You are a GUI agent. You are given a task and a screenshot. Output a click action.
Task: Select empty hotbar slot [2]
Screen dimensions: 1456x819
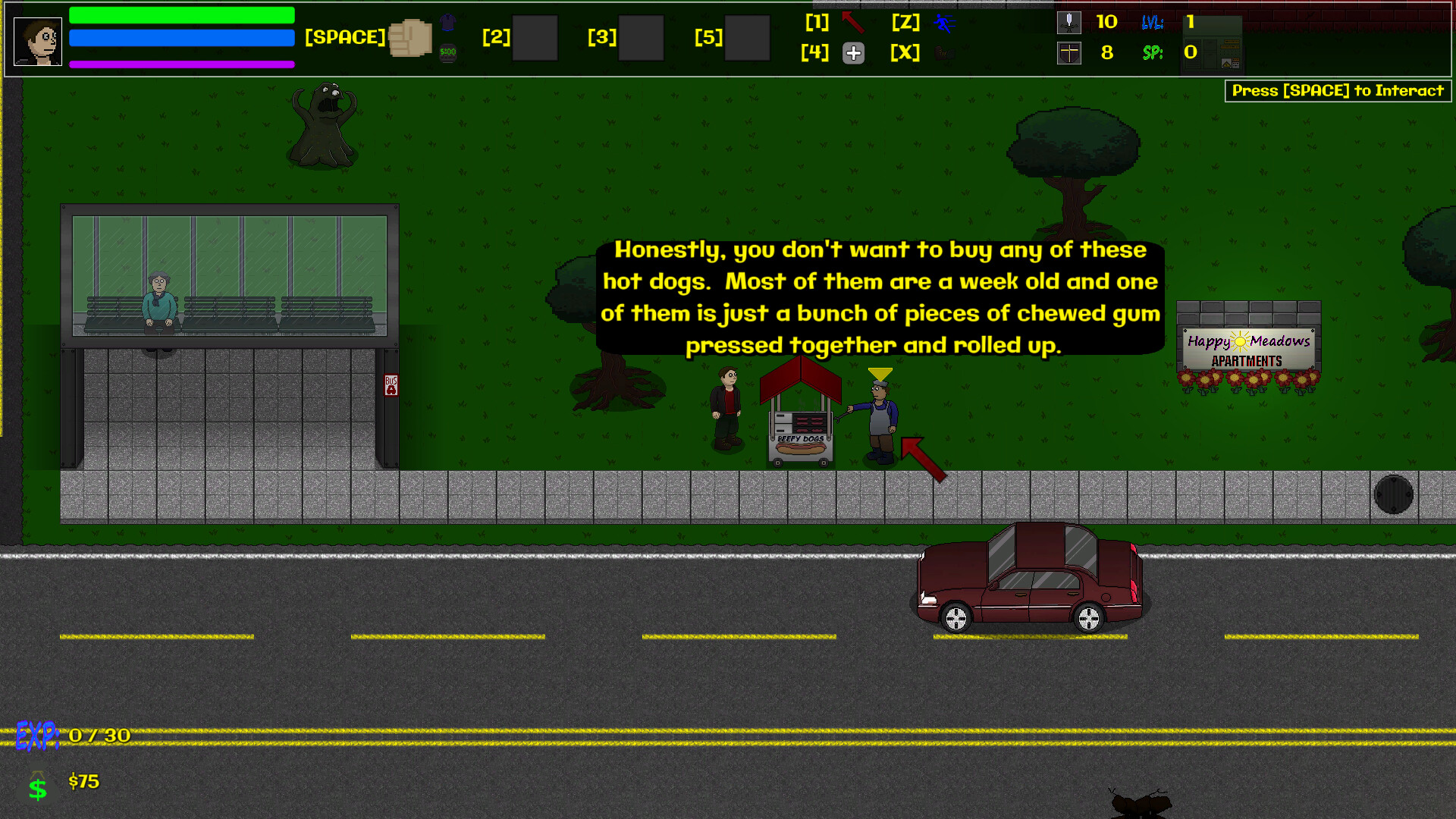[535, 37]
